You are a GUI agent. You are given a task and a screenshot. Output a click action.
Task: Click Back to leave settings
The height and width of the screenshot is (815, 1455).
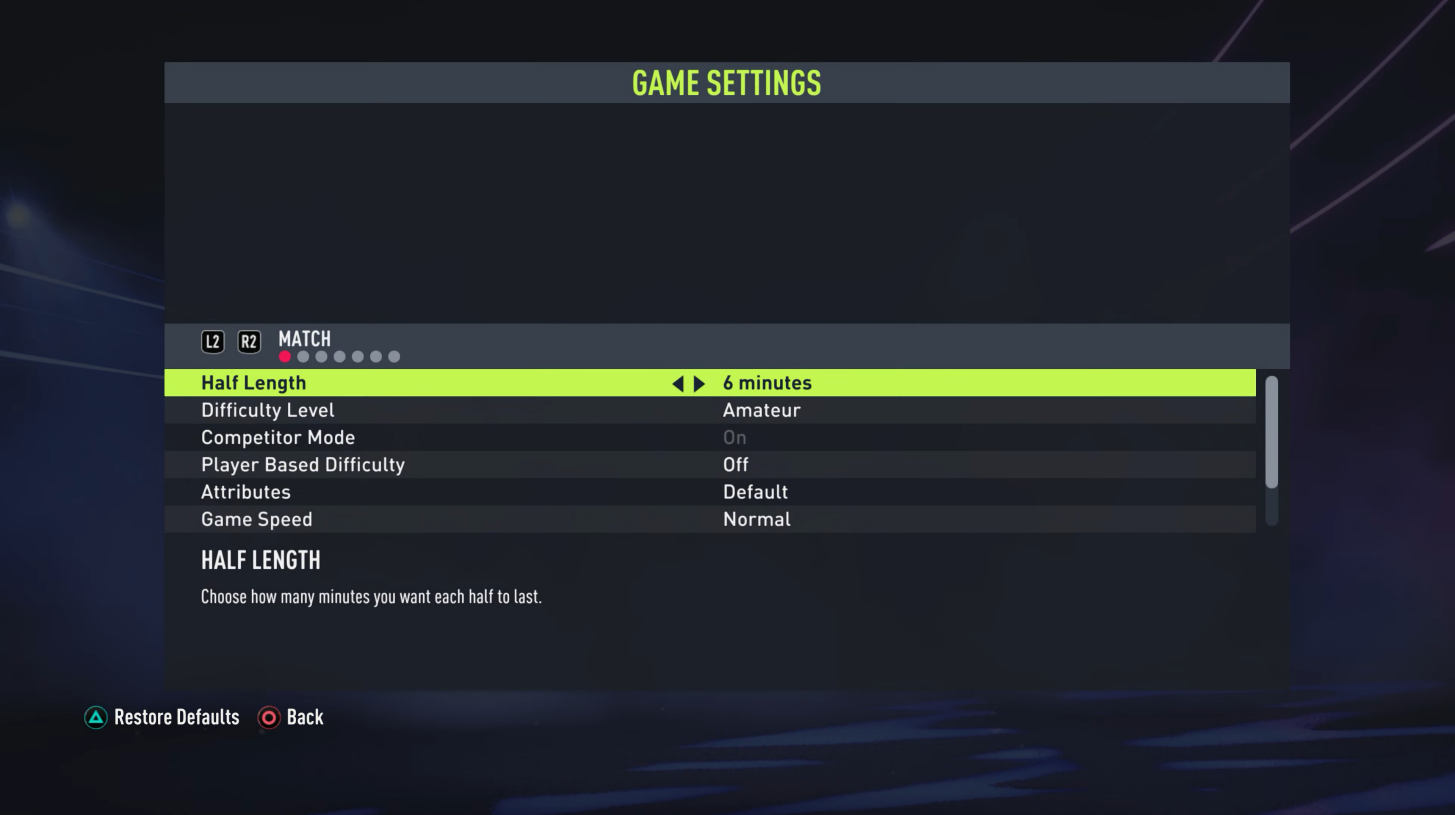(305, 717)
